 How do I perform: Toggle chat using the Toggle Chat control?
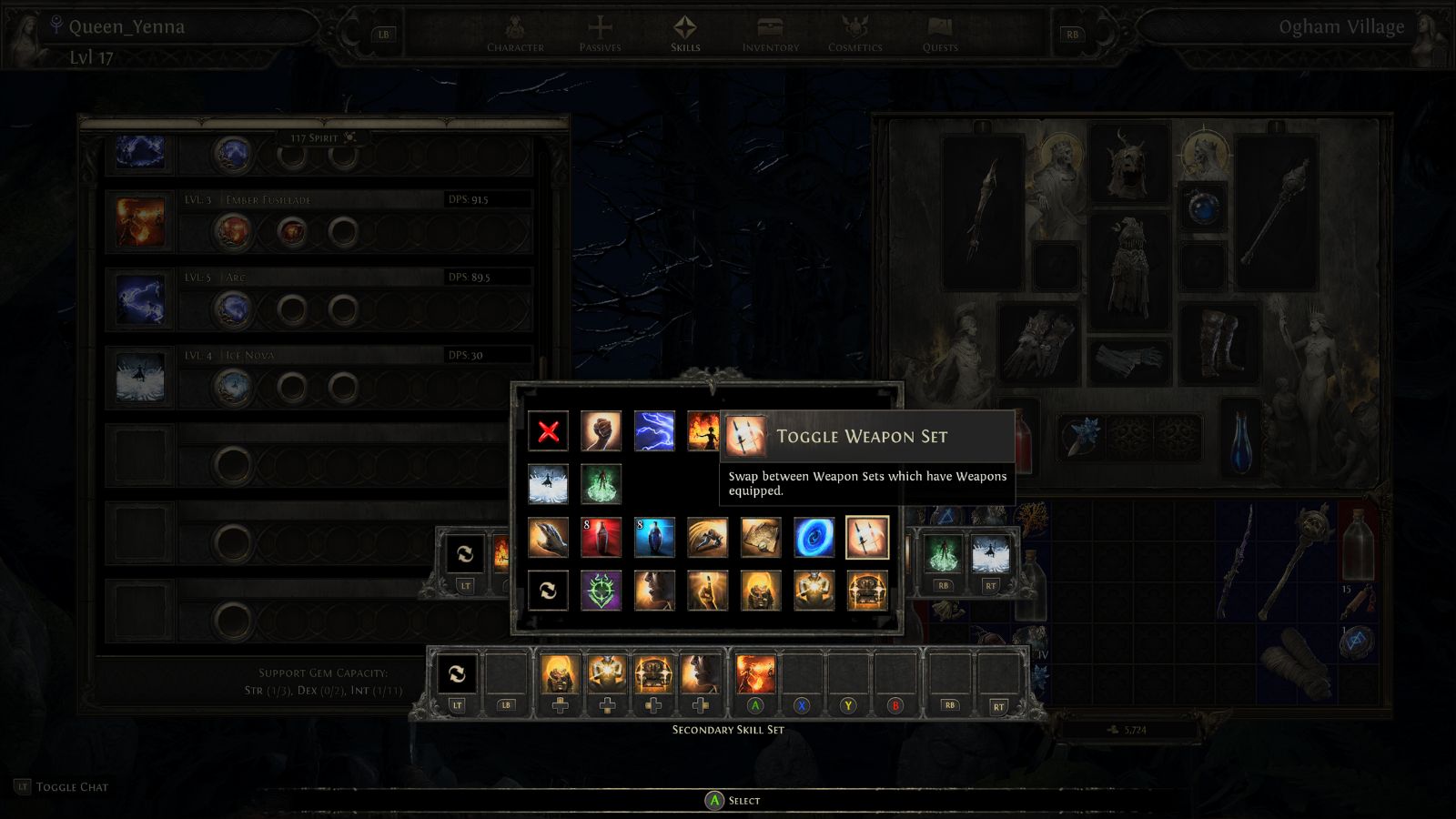click(61, 786)
